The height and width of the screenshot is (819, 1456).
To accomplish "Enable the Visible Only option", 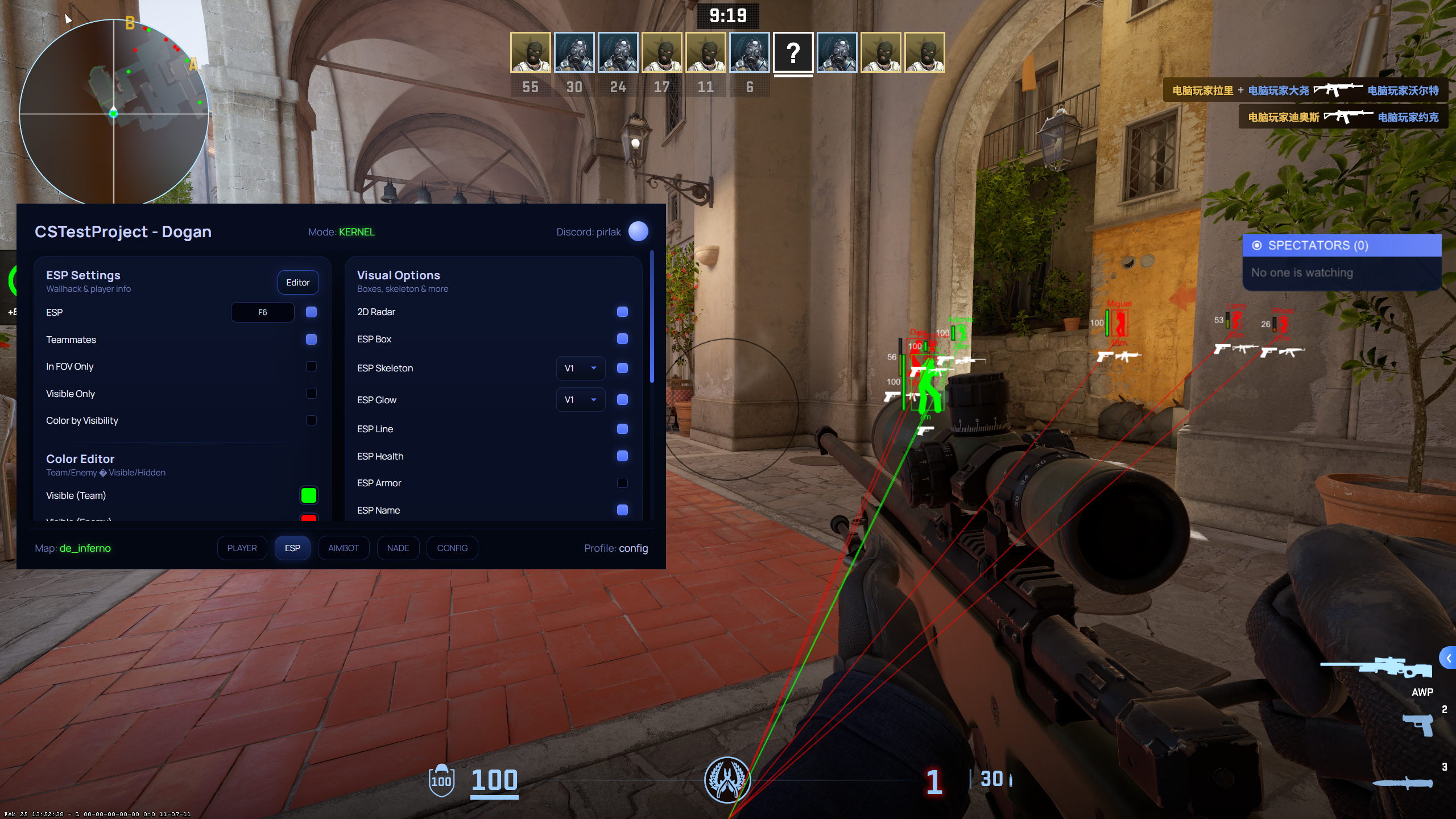I will coord(311,394).
